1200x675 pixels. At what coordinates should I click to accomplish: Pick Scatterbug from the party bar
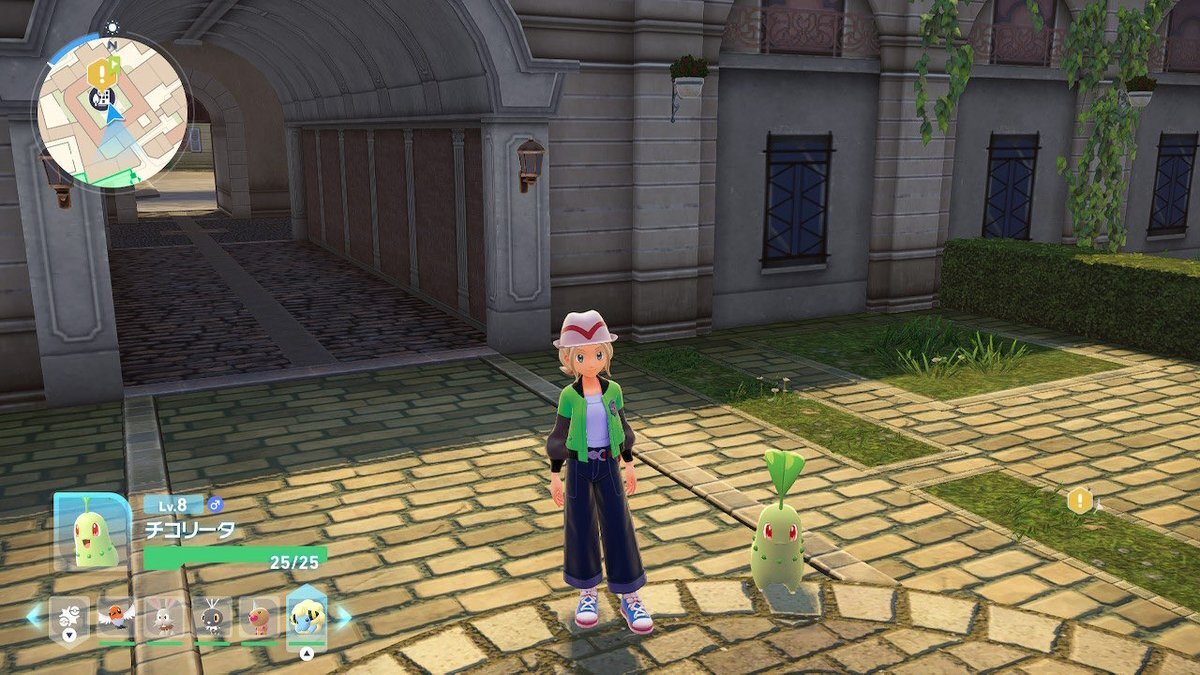(x=212, y=619)
